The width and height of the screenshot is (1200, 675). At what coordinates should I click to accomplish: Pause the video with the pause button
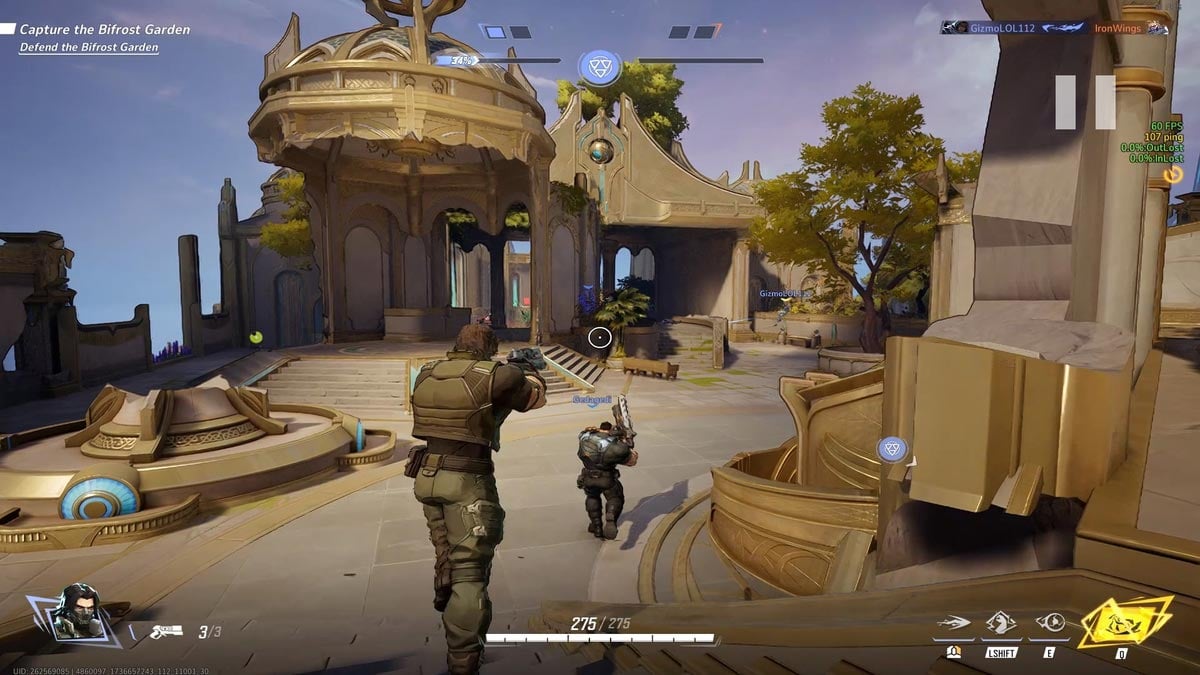coord(1085,102)
